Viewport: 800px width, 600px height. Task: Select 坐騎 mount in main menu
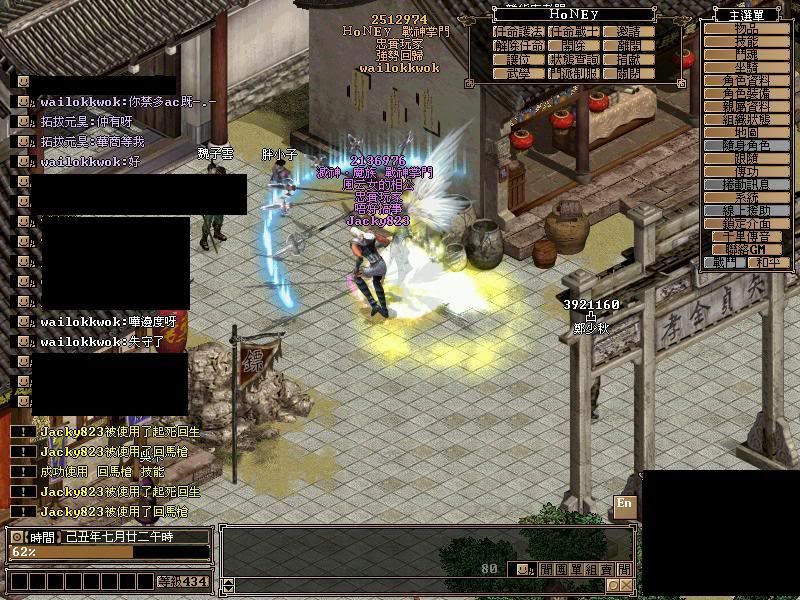click(x=744, y=68)
